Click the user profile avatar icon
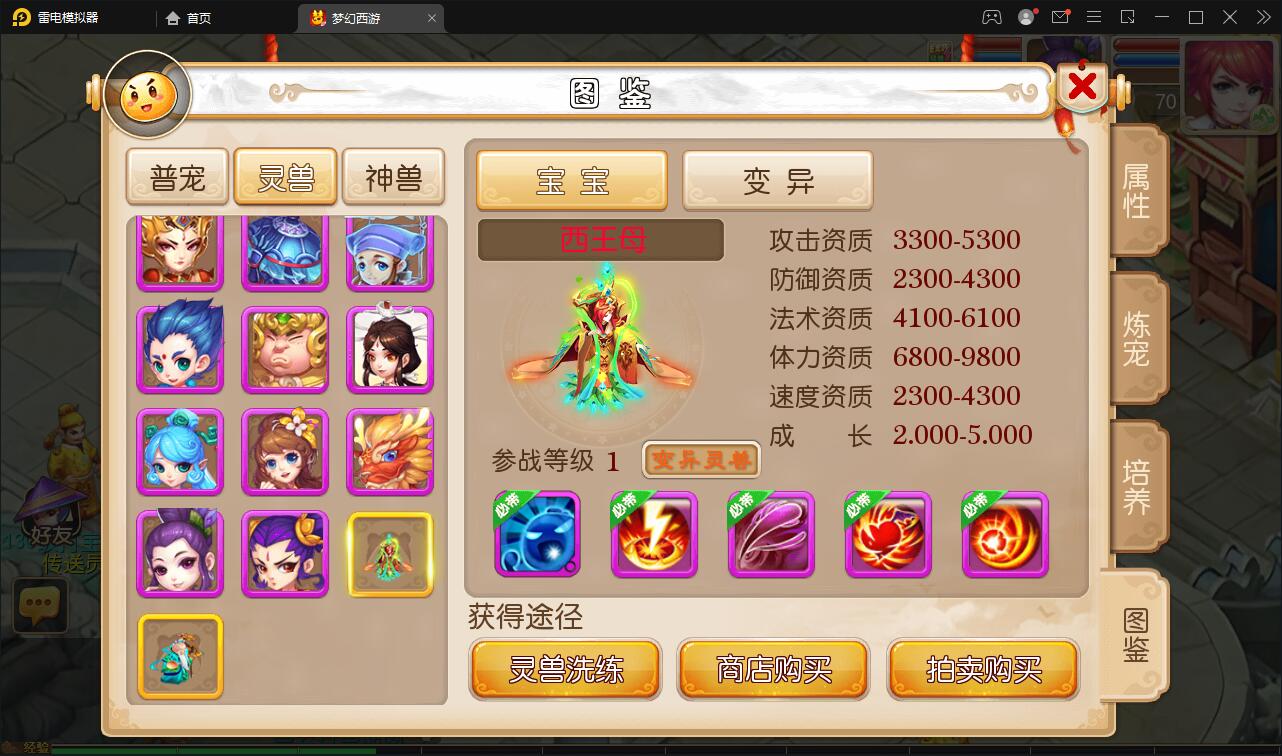This screenshot has height=756, width=1282. pyautogui.click(x=1026, y=17)
